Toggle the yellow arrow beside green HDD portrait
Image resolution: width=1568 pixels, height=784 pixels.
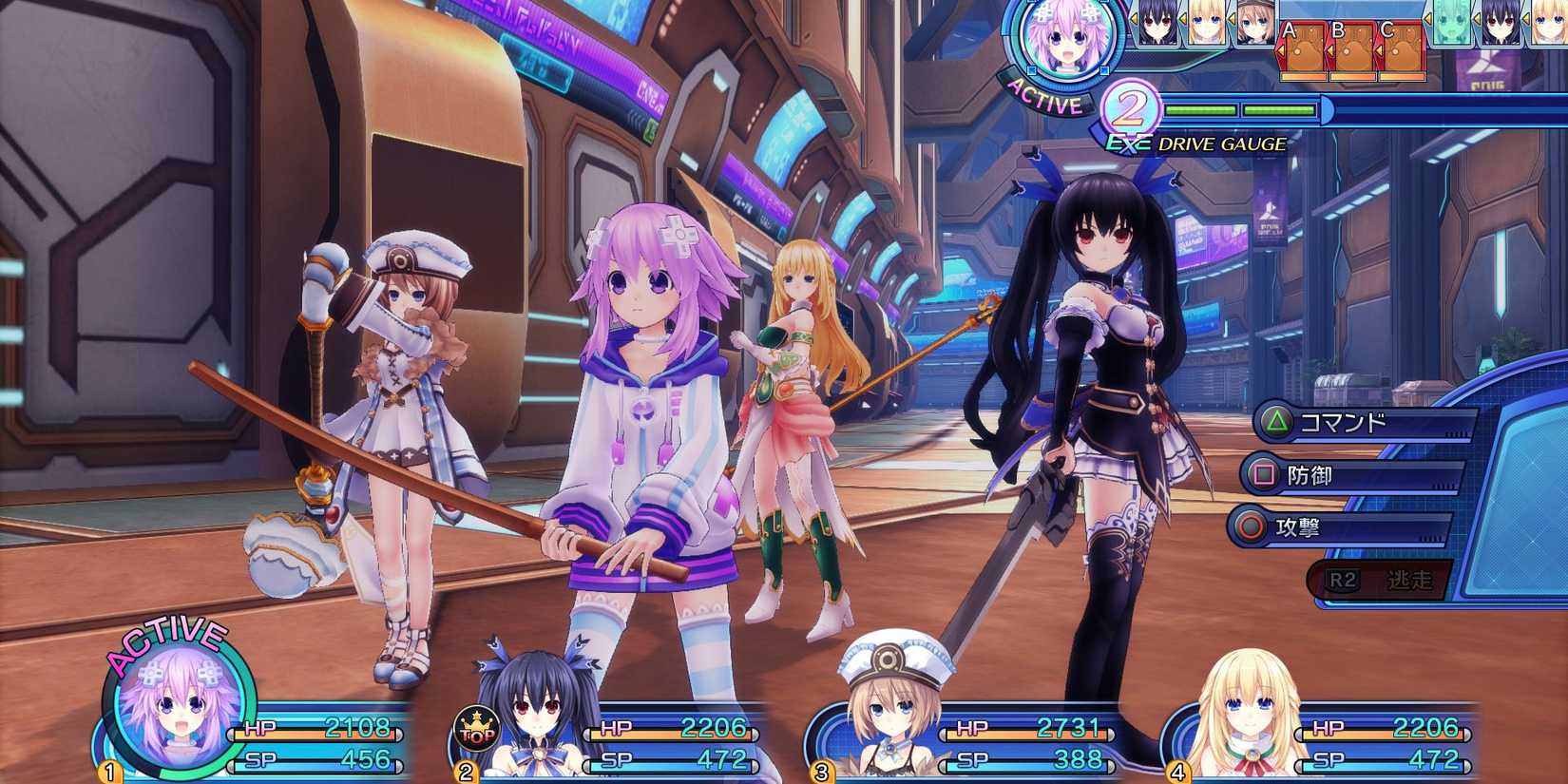pyautogui.click(x=1427, y=19)
